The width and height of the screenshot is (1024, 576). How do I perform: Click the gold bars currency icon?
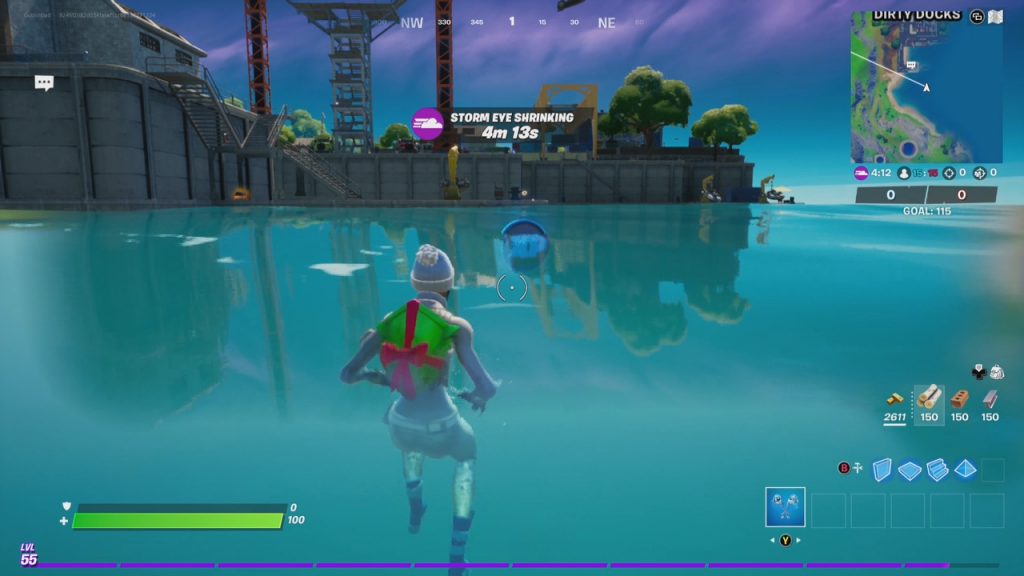[894, 398]
